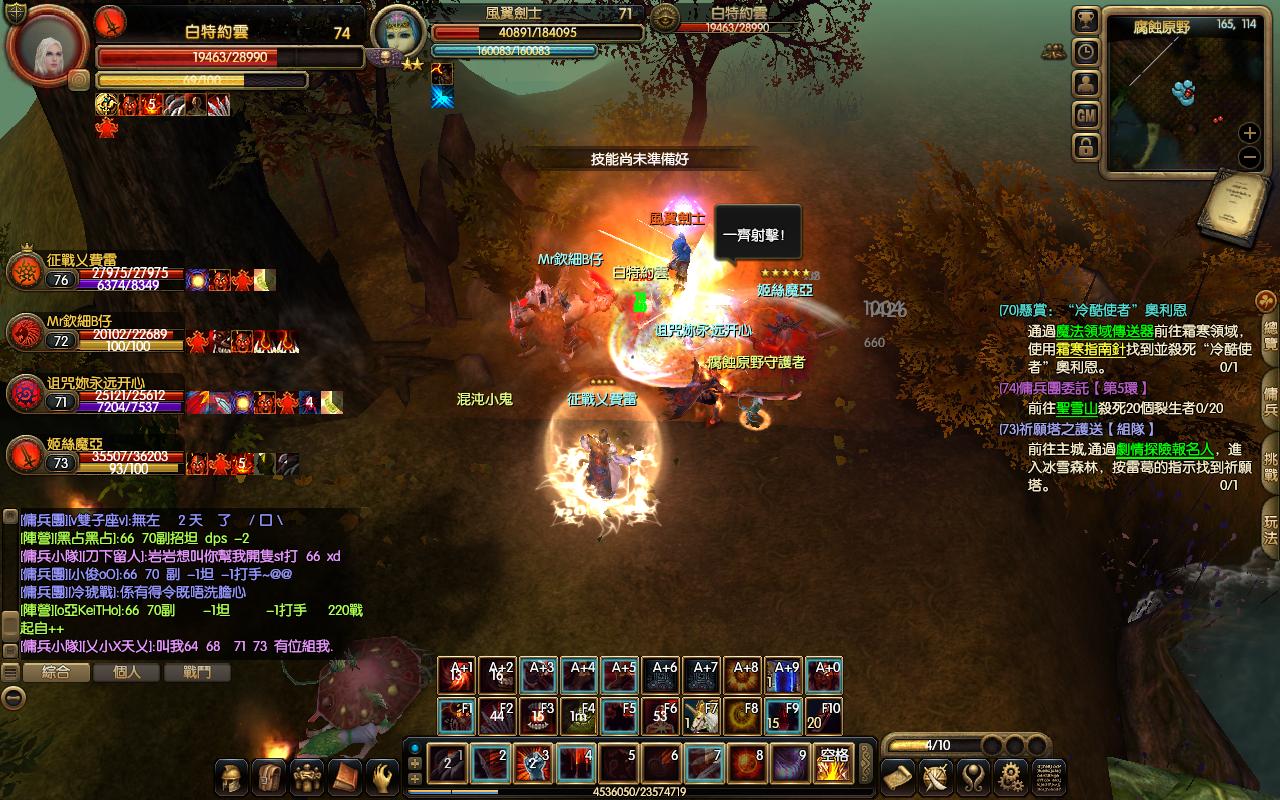
Task: Open the backpack inventory
Action: pyautogui.click(x=270, y=777)
